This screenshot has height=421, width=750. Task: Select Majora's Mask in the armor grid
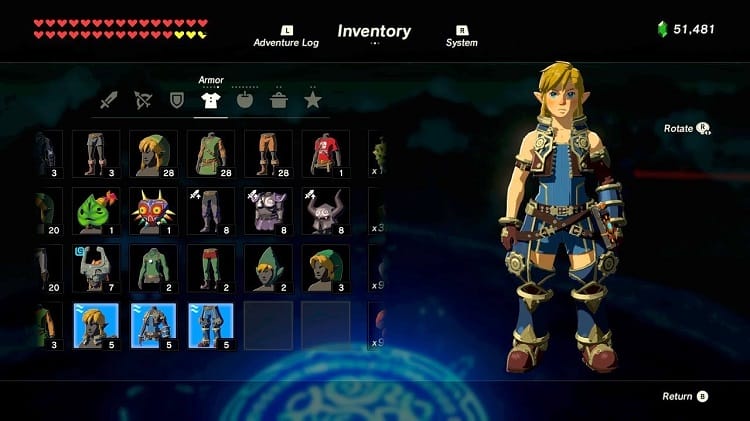click(153, 211)
